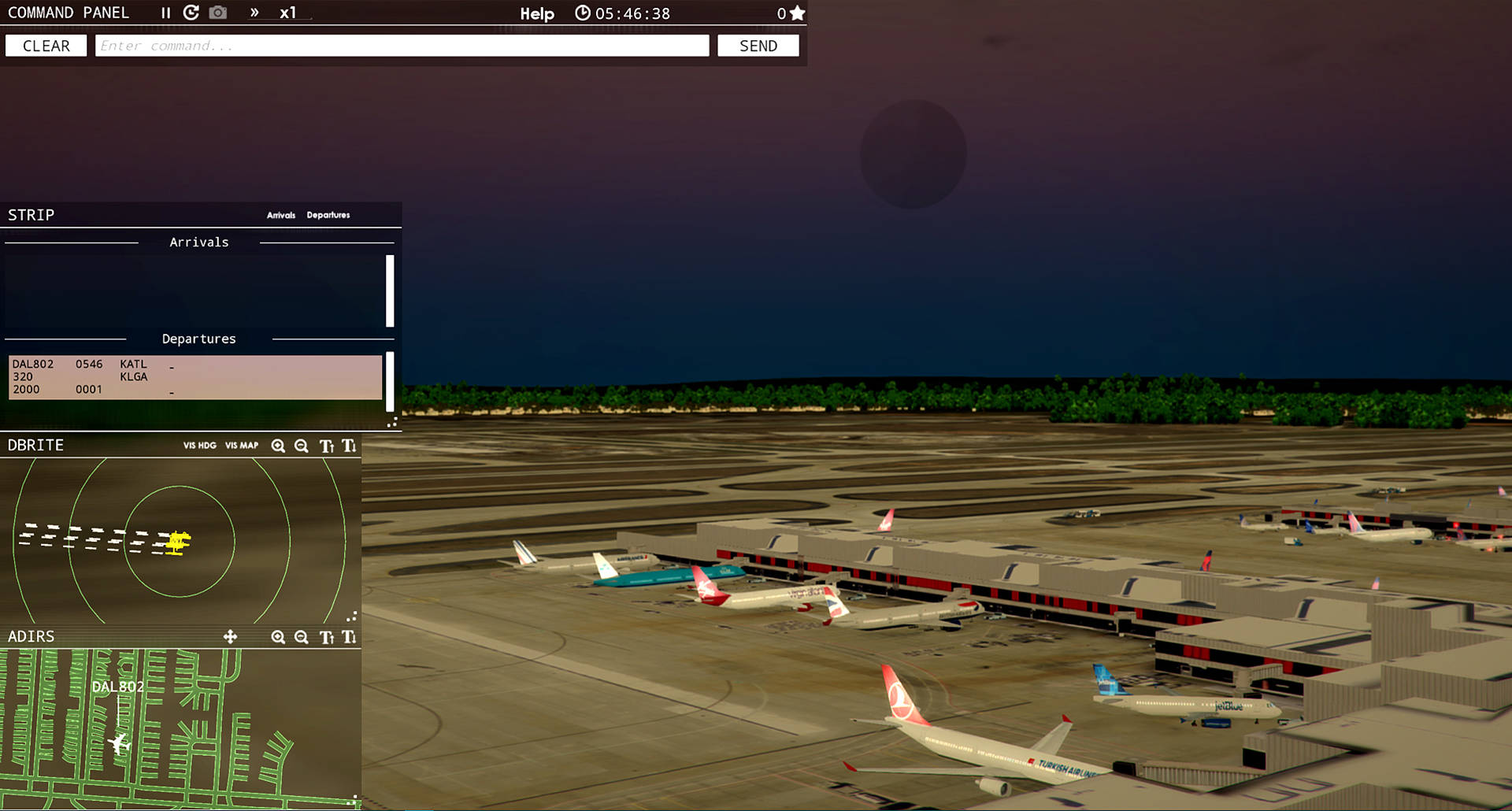Select the DAL802 flight strip
The width and height of the screenshot is (1512, 811).
click(194, 377)
